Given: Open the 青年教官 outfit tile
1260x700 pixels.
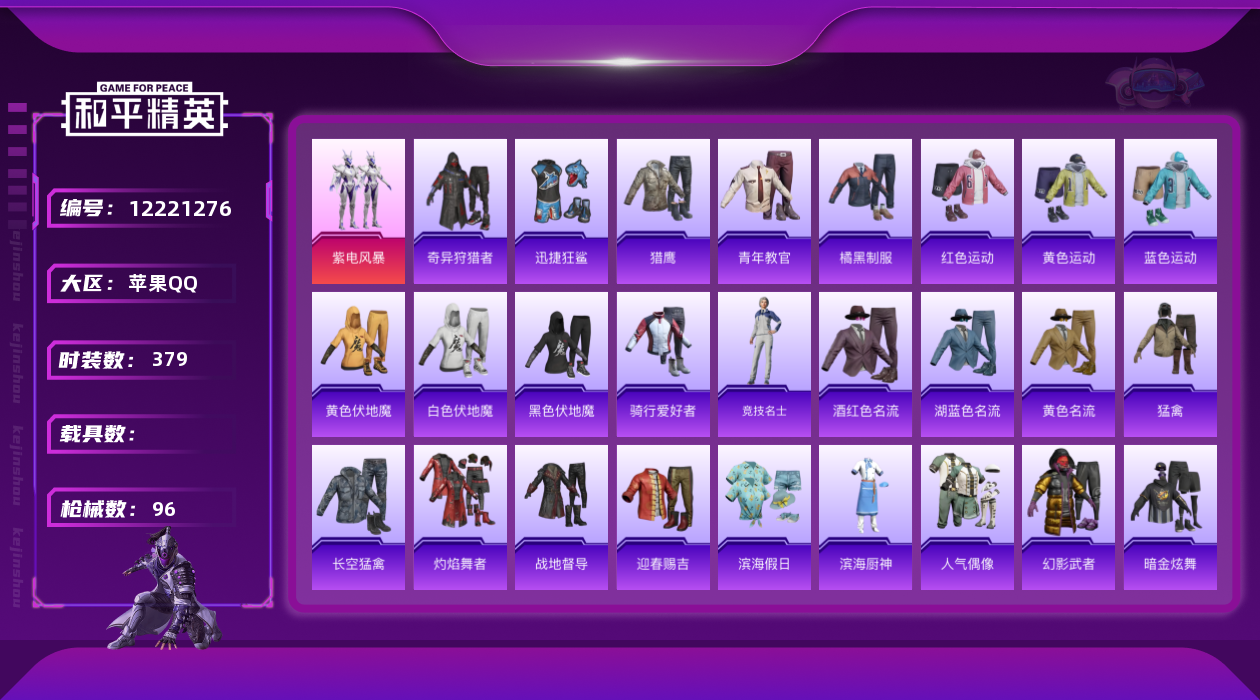Looking at the screenshot, I should pyautogui.click(x=764, y=211).
